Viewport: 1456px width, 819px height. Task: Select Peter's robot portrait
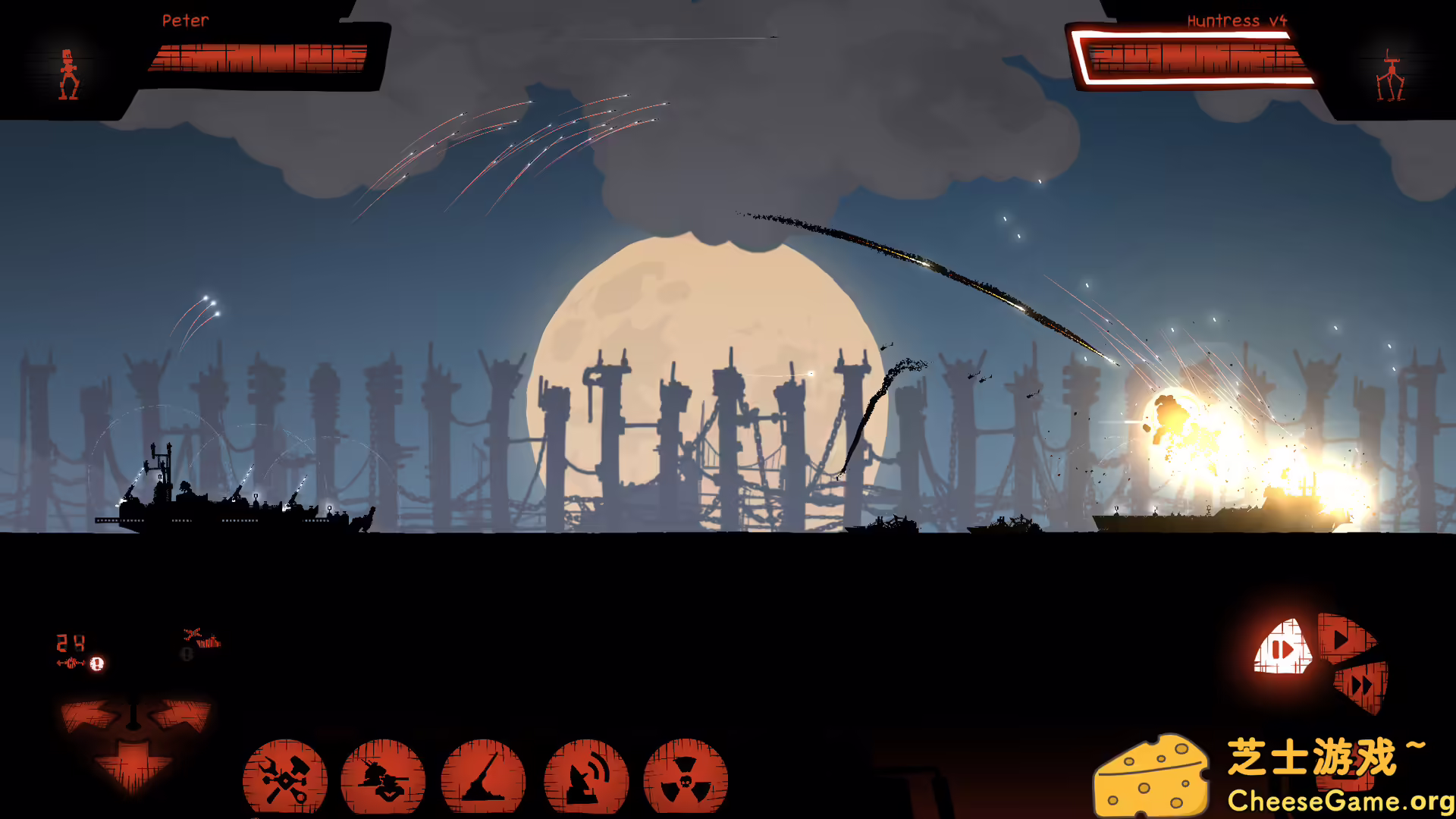[69, 74]
